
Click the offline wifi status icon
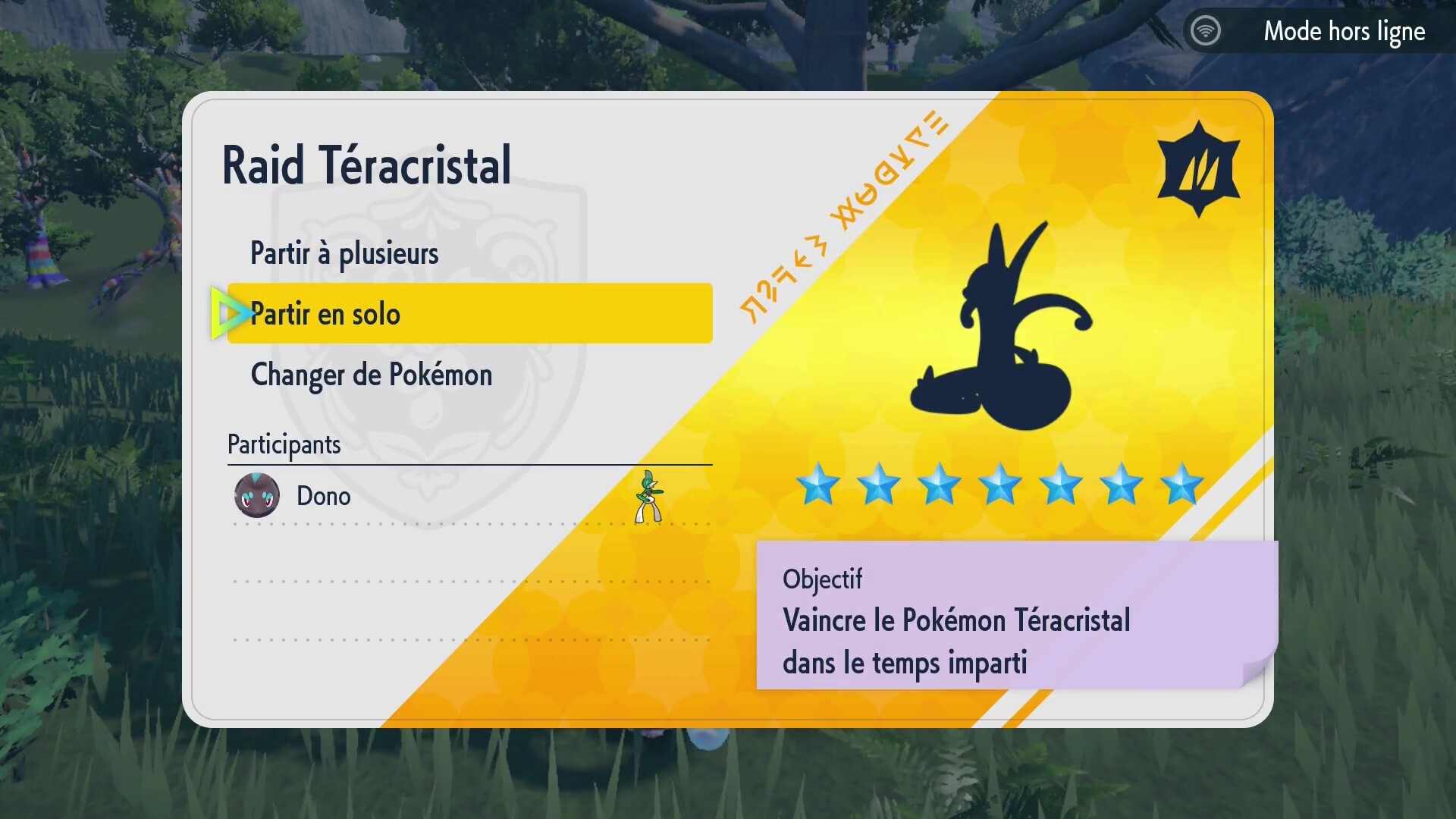(x=1206, y=30)
